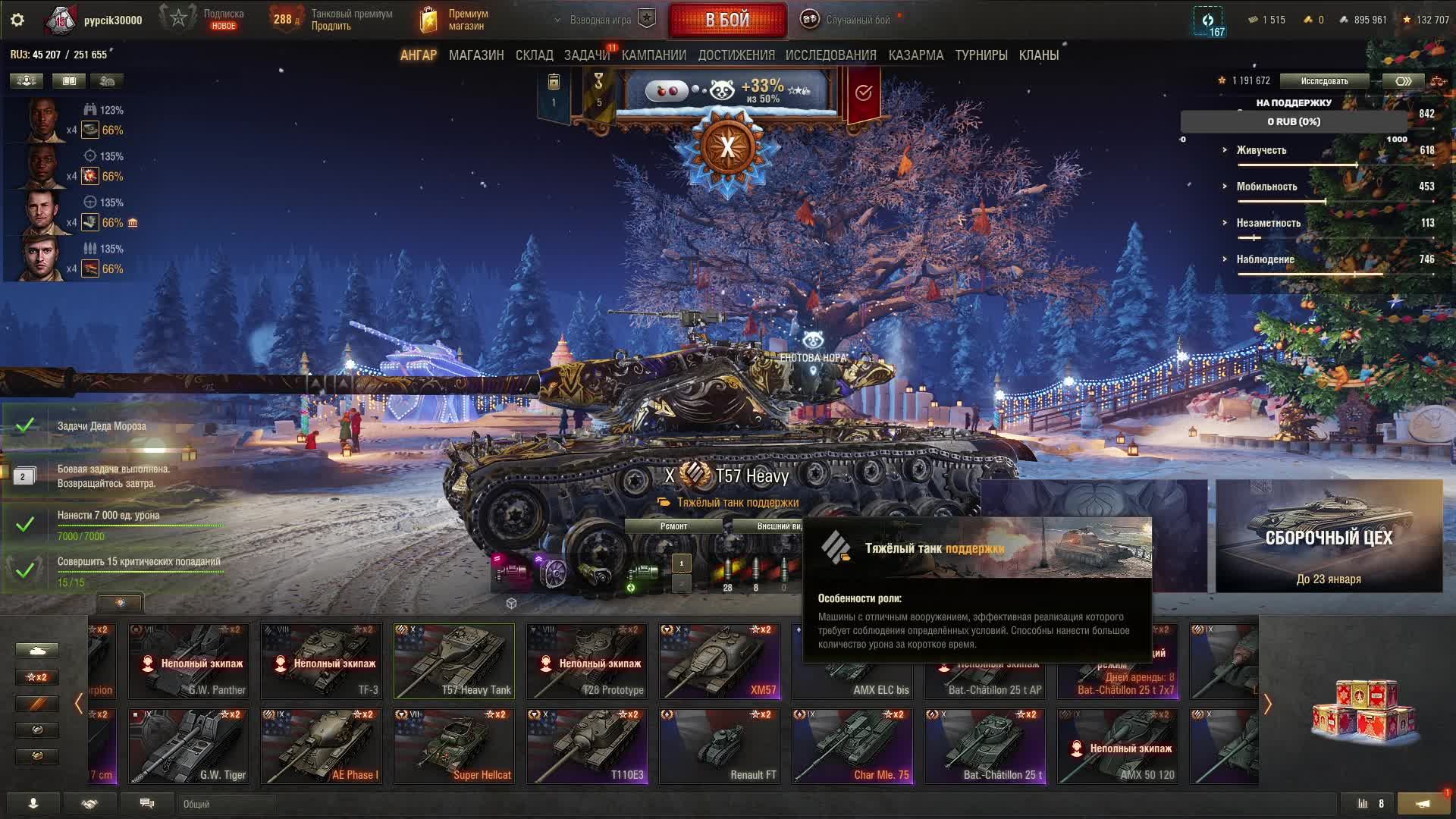
Task: Start battle with the В БОЙ button
Action: [727, 20]
